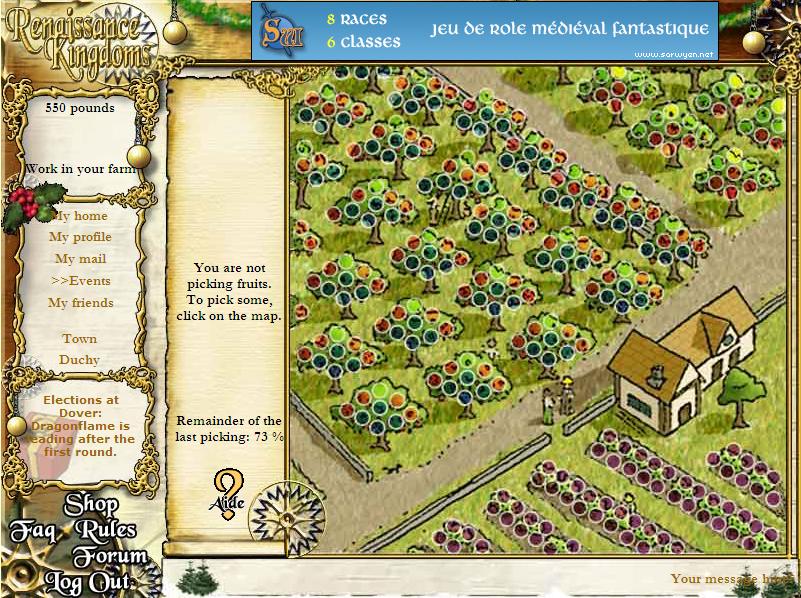Go to My profile
The height and width of the screenshot is (598, 801).
pyautogui.click(x=80, y=237)
